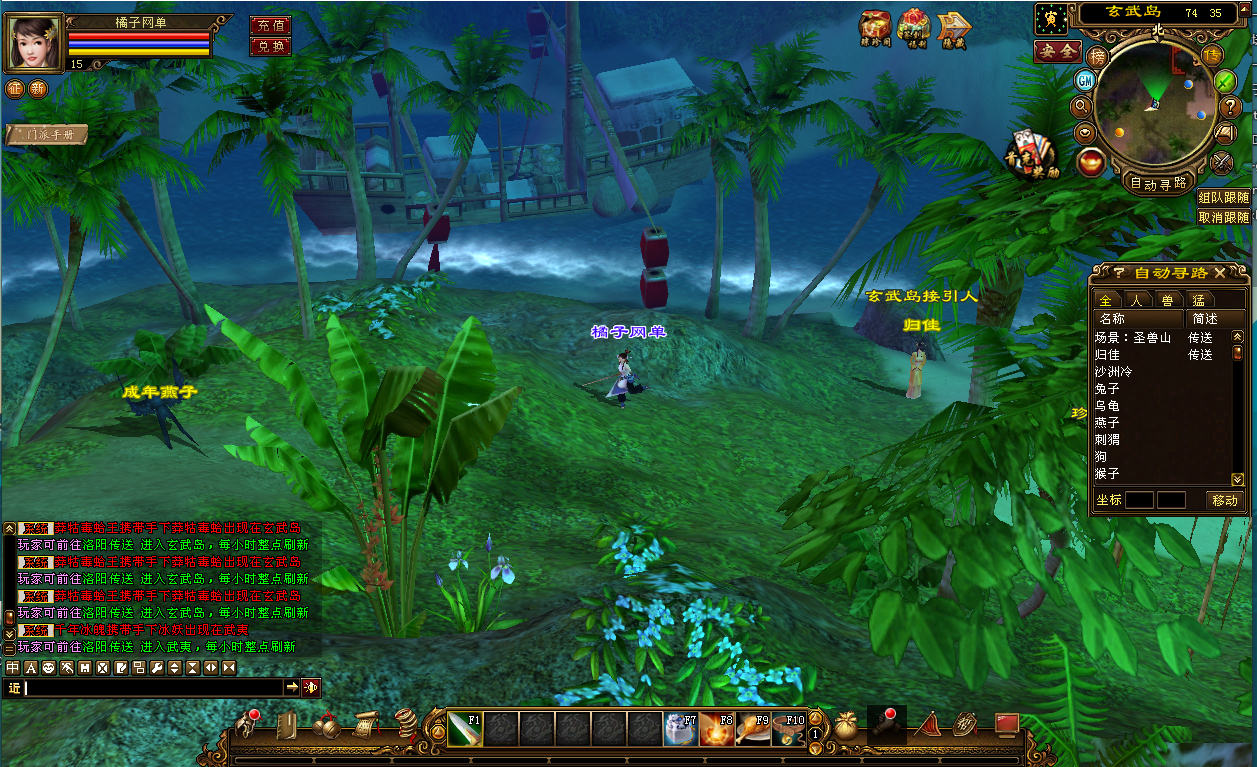The width and height of the screenshot is (1257, 767).
Task: Select 归佳 in the pathfinding list
Action: 1107,354
